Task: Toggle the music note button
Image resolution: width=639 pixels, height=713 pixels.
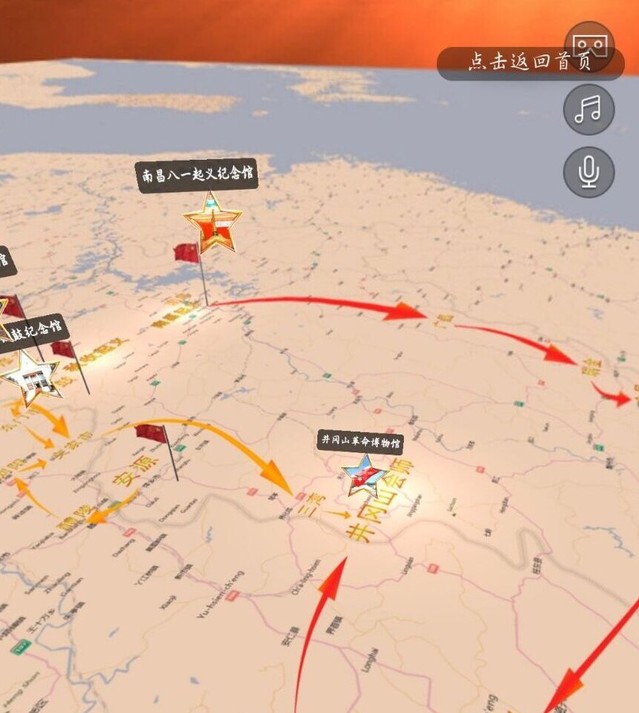Action: coord(589,109)
